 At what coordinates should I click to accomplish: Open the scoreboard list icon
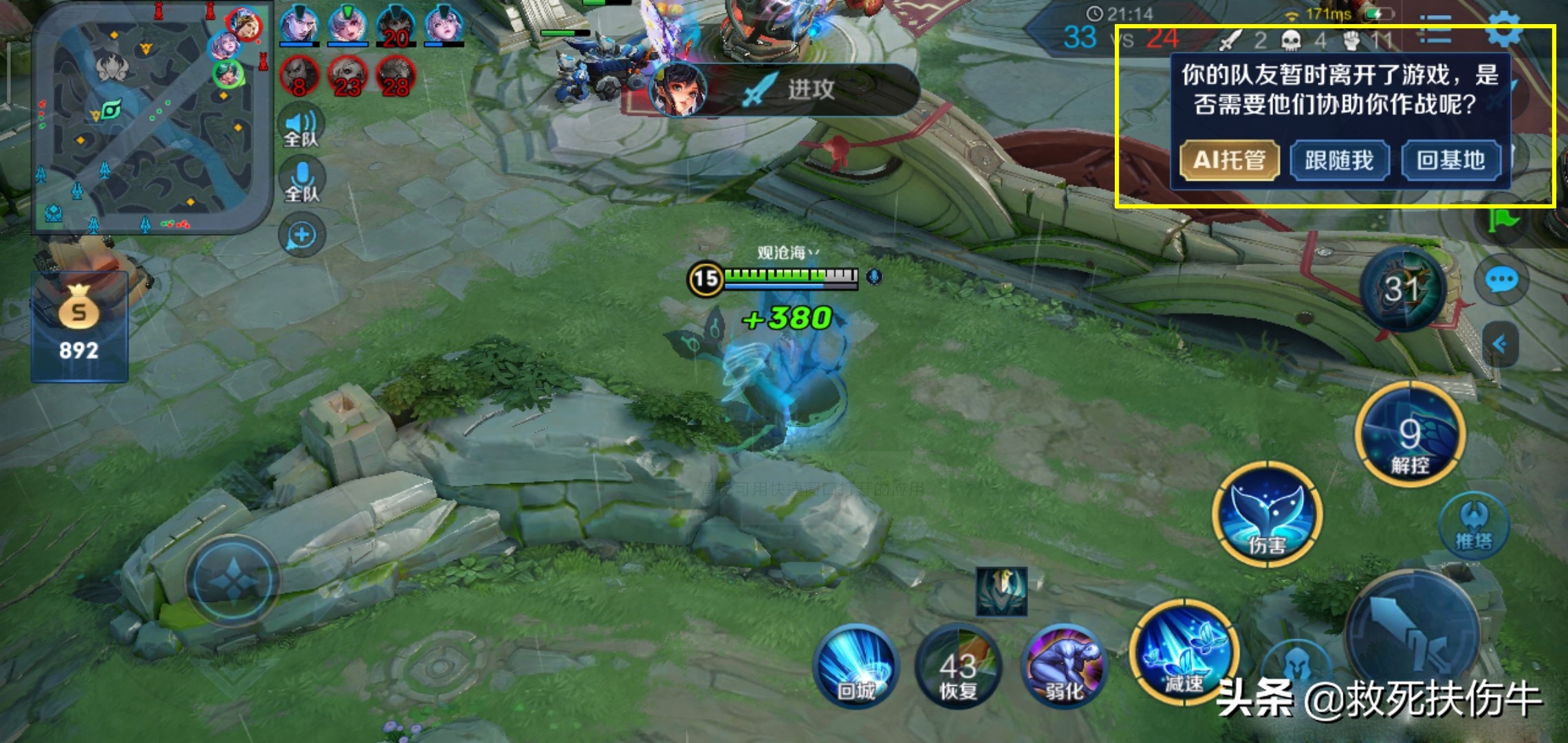(1436, 29)
